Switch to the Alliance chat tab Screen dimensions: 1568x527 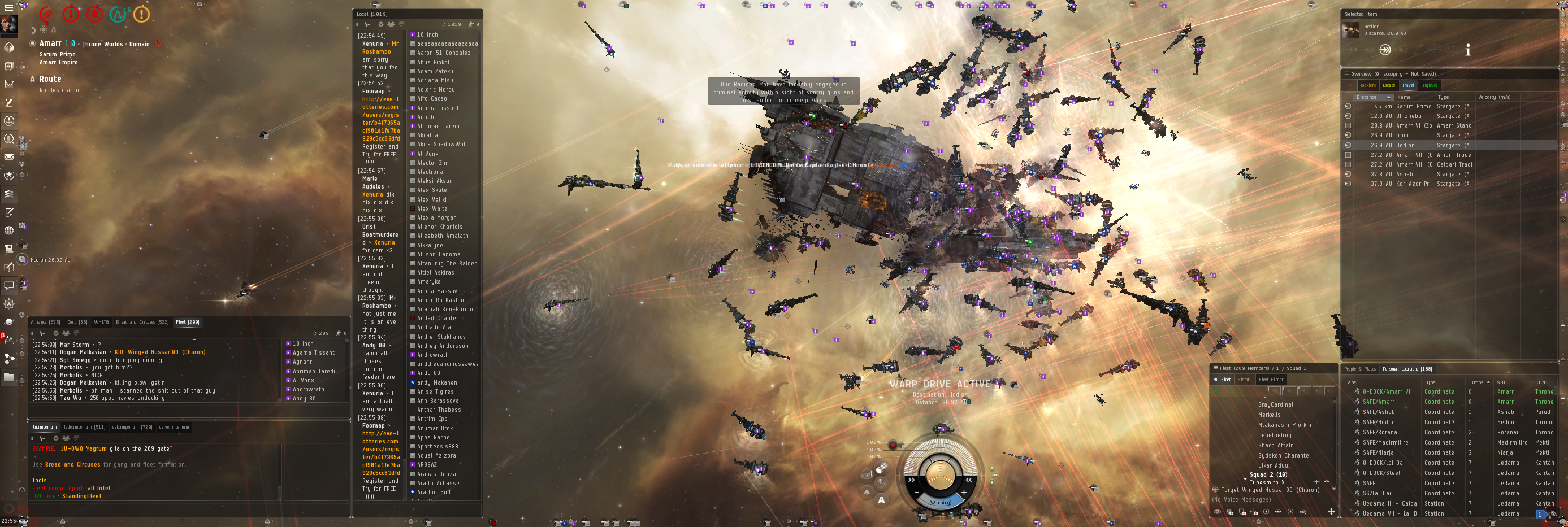pyautogui.click(x=45, y=322)
